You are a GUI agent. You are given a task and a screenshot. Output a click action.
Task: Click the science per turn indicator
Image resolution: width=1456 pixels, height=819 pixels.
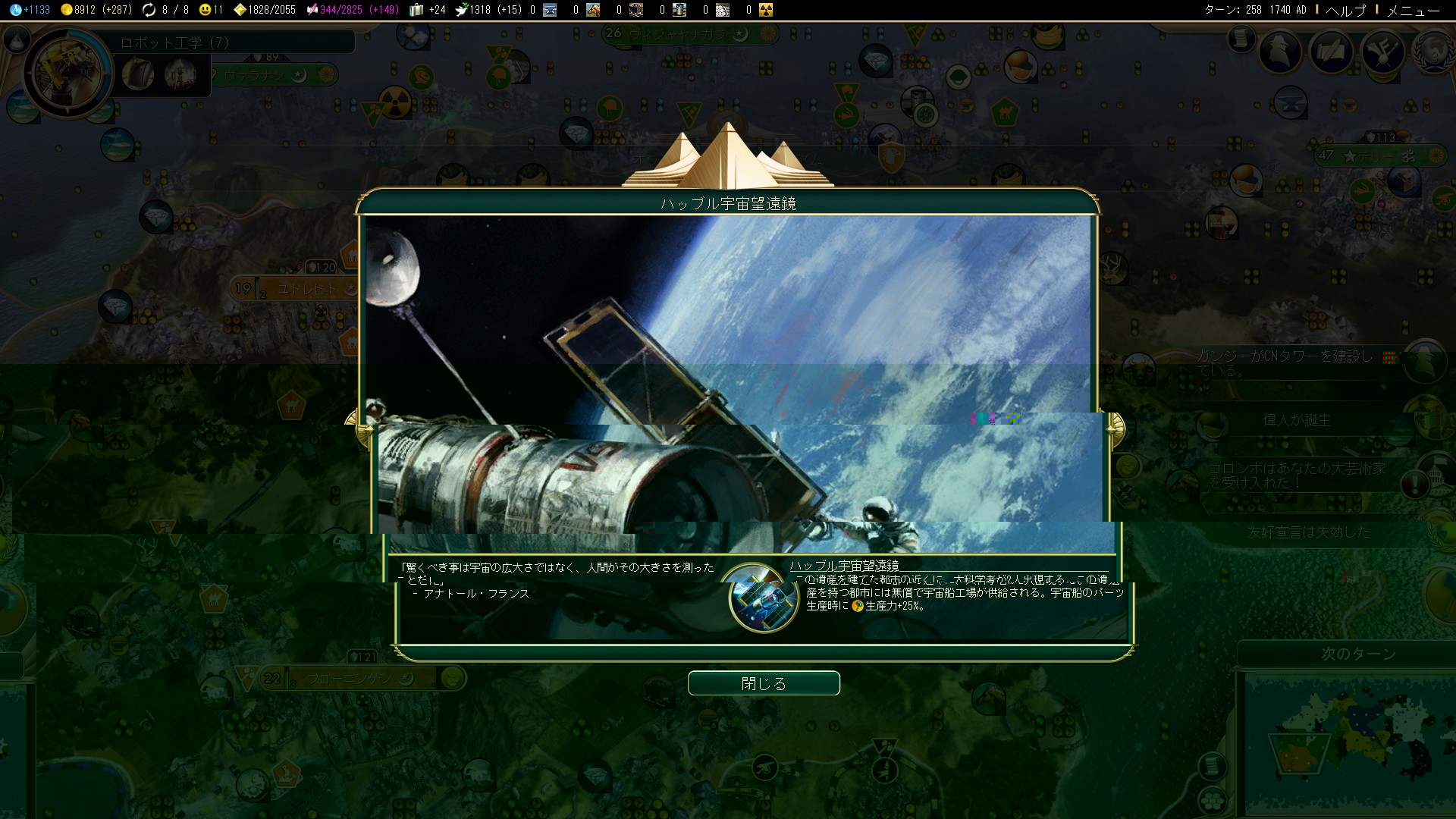(x=30, y=10)
